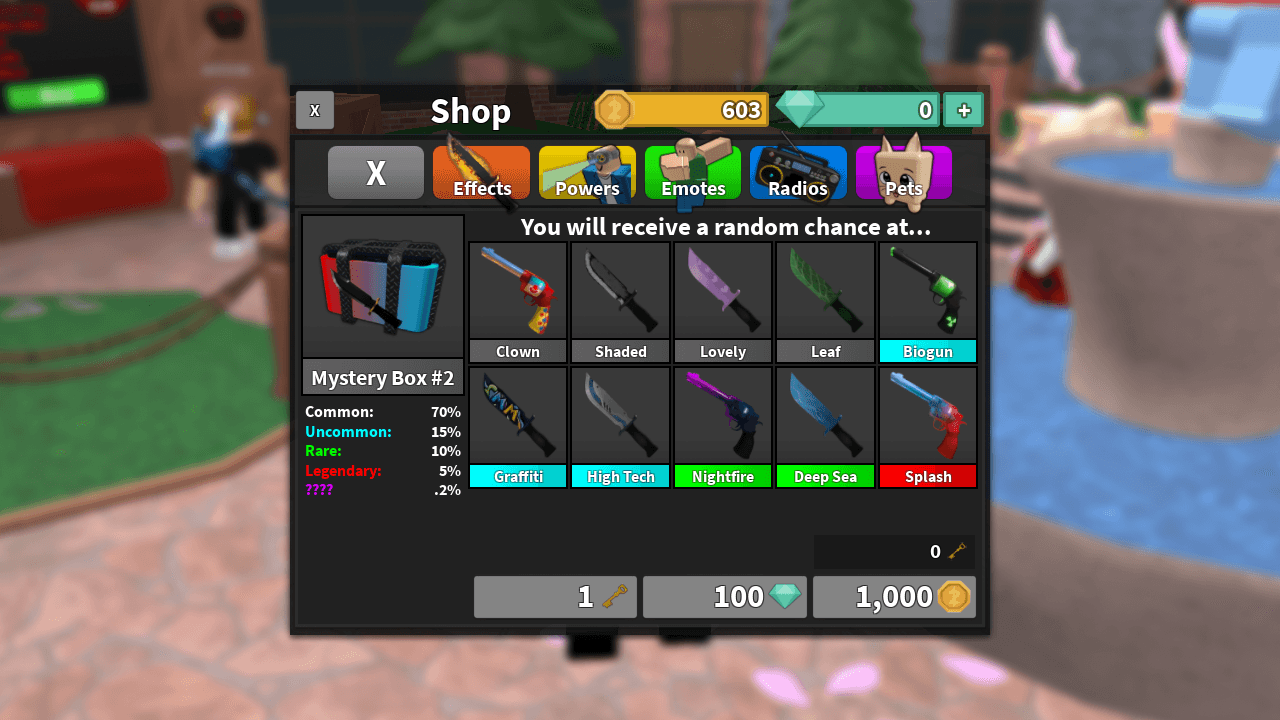Browse the Radios category
The image size is (1280, 720).
coord(798,173)
